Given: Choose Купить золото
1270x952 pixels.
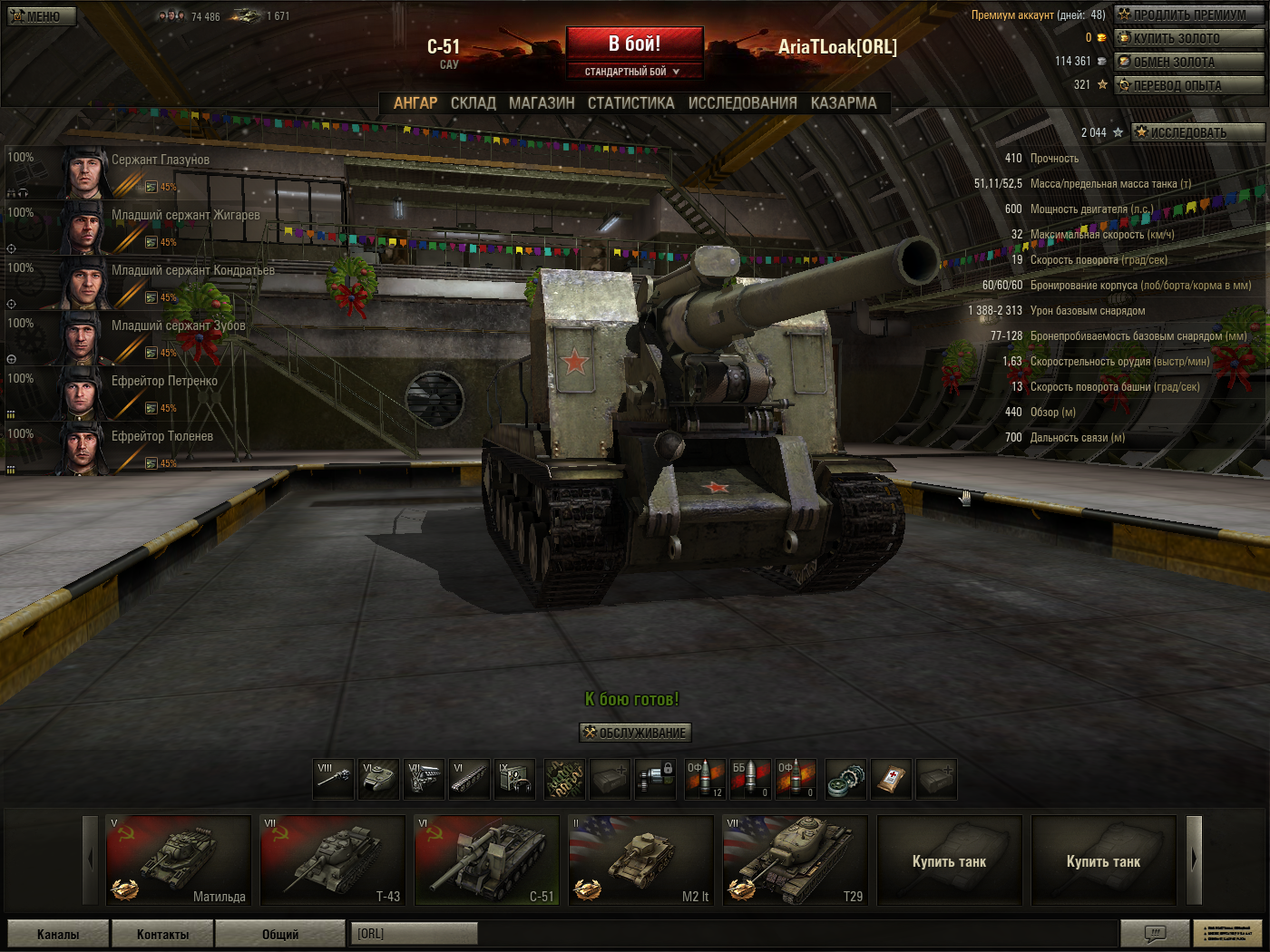Looking at the screenshot, I should (x=1188, y=38).
